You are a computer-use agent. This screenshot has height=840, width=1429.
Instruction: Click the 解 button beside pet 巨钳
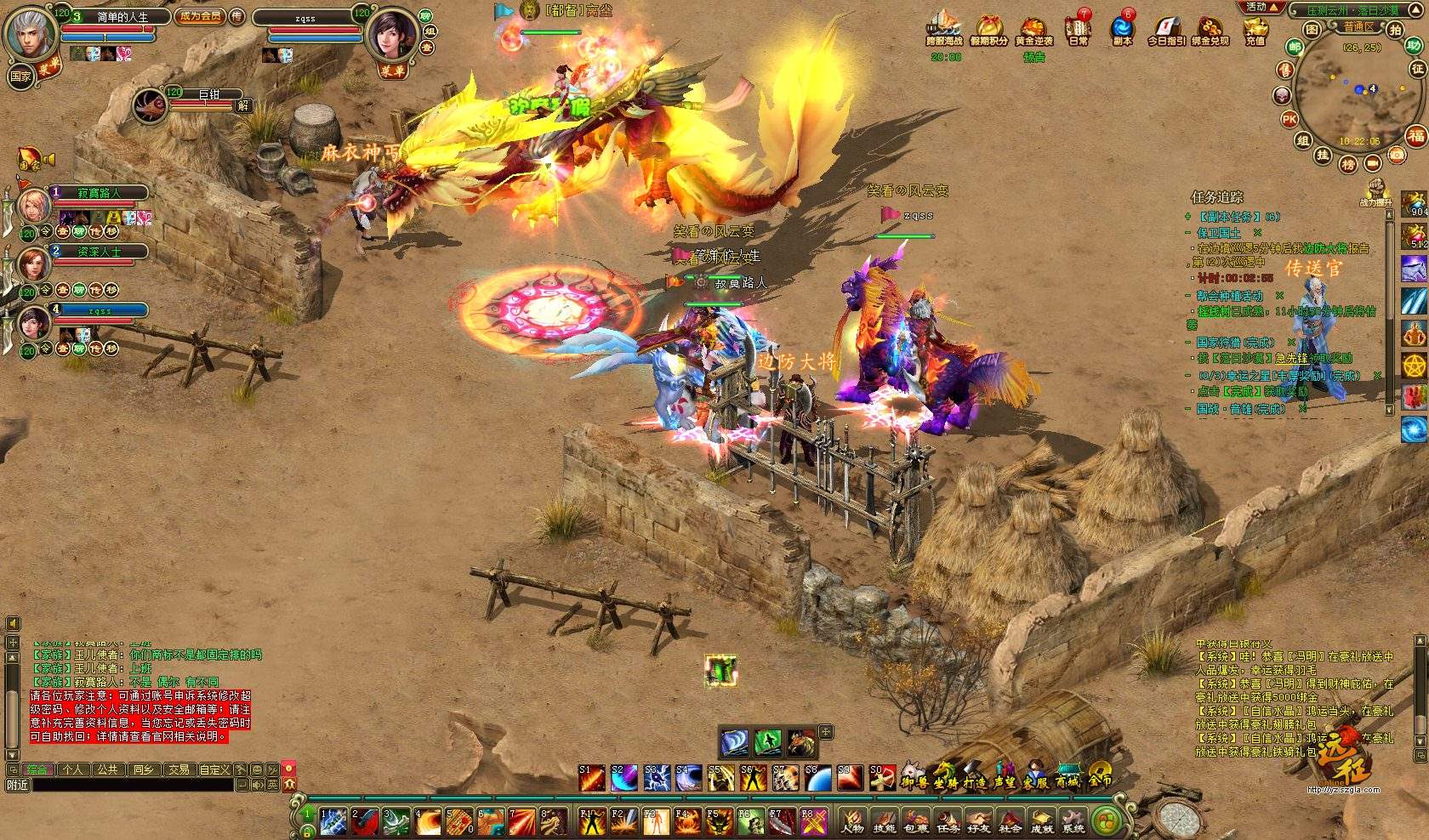click(243, 105)
